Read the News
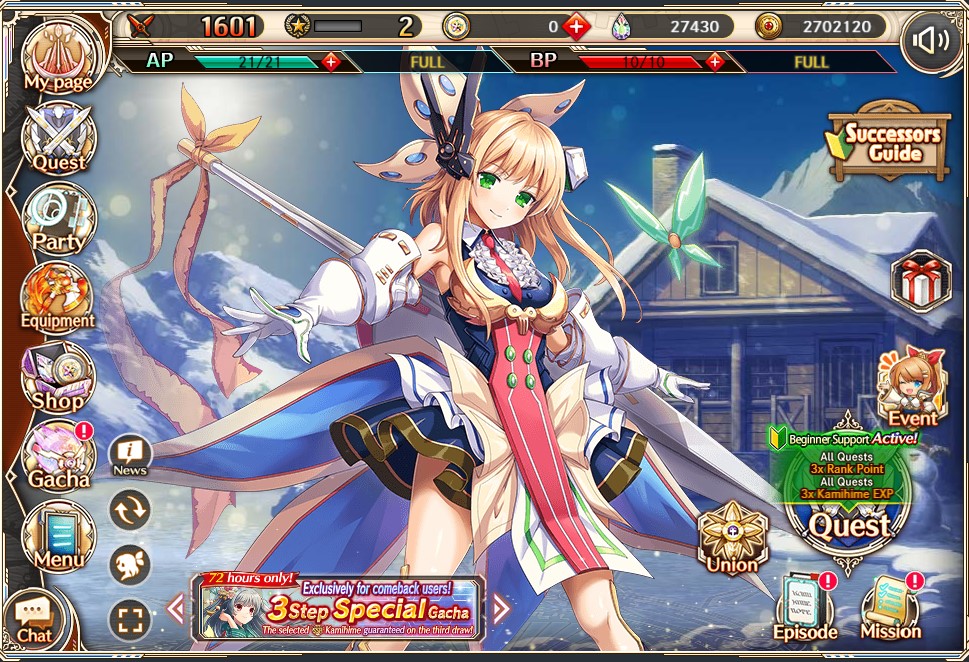The width and height of the screenshot is (969, 662). click(130, 456)
